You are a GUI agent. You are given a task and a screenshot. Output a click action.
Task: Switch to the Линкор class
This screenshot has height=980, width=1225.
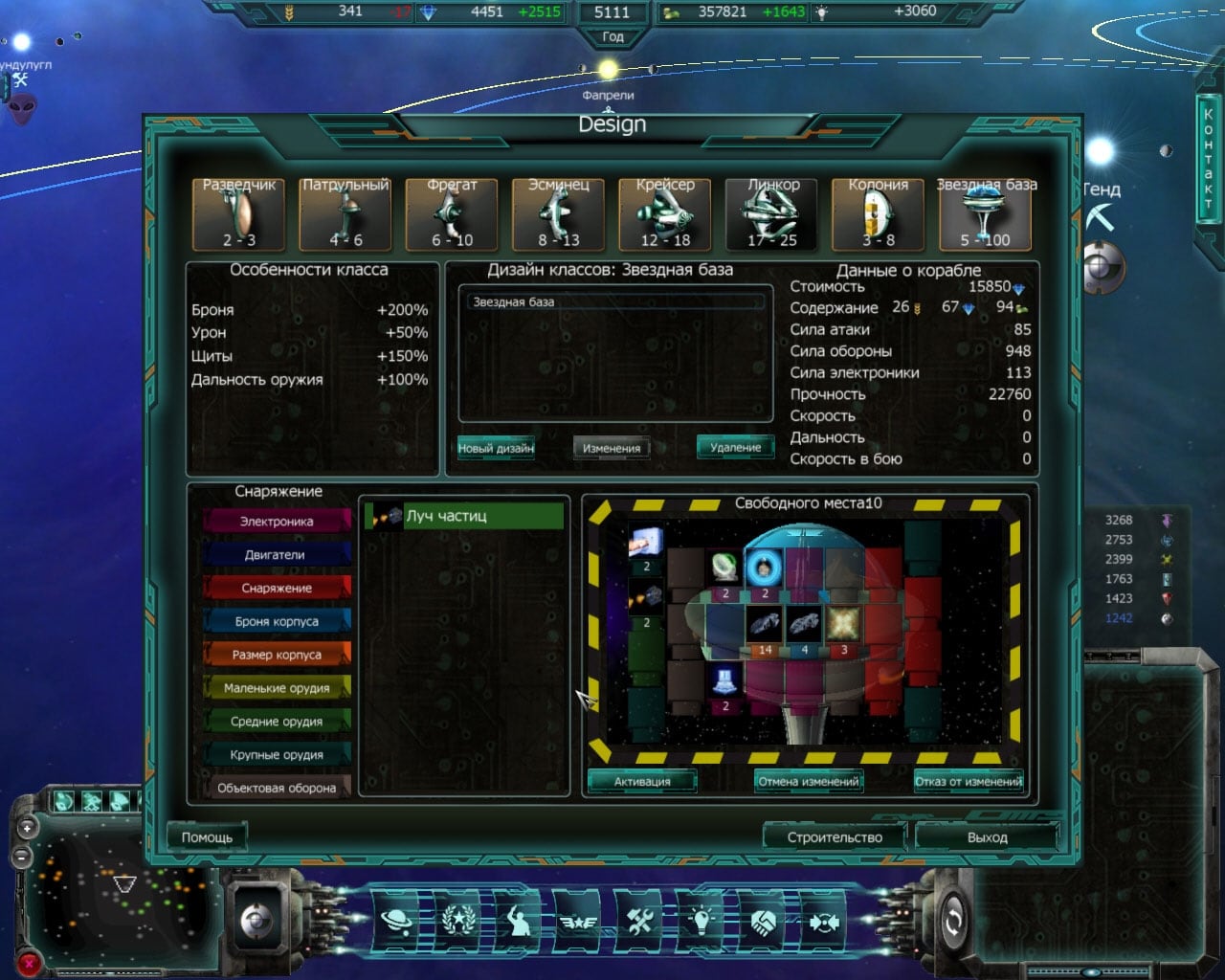point(772,214)
